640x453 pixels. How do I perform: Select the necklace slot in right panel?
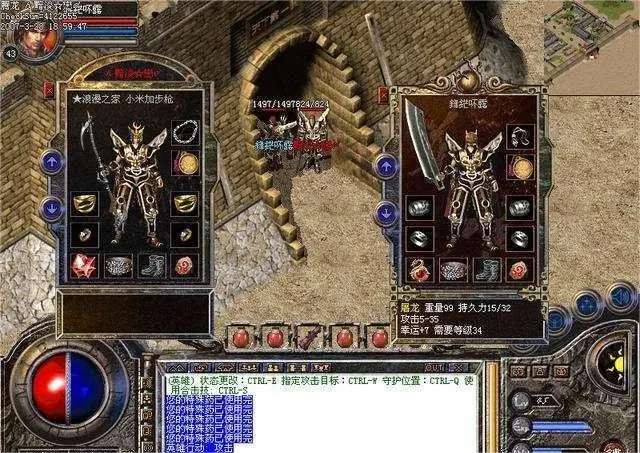(518, 137)
